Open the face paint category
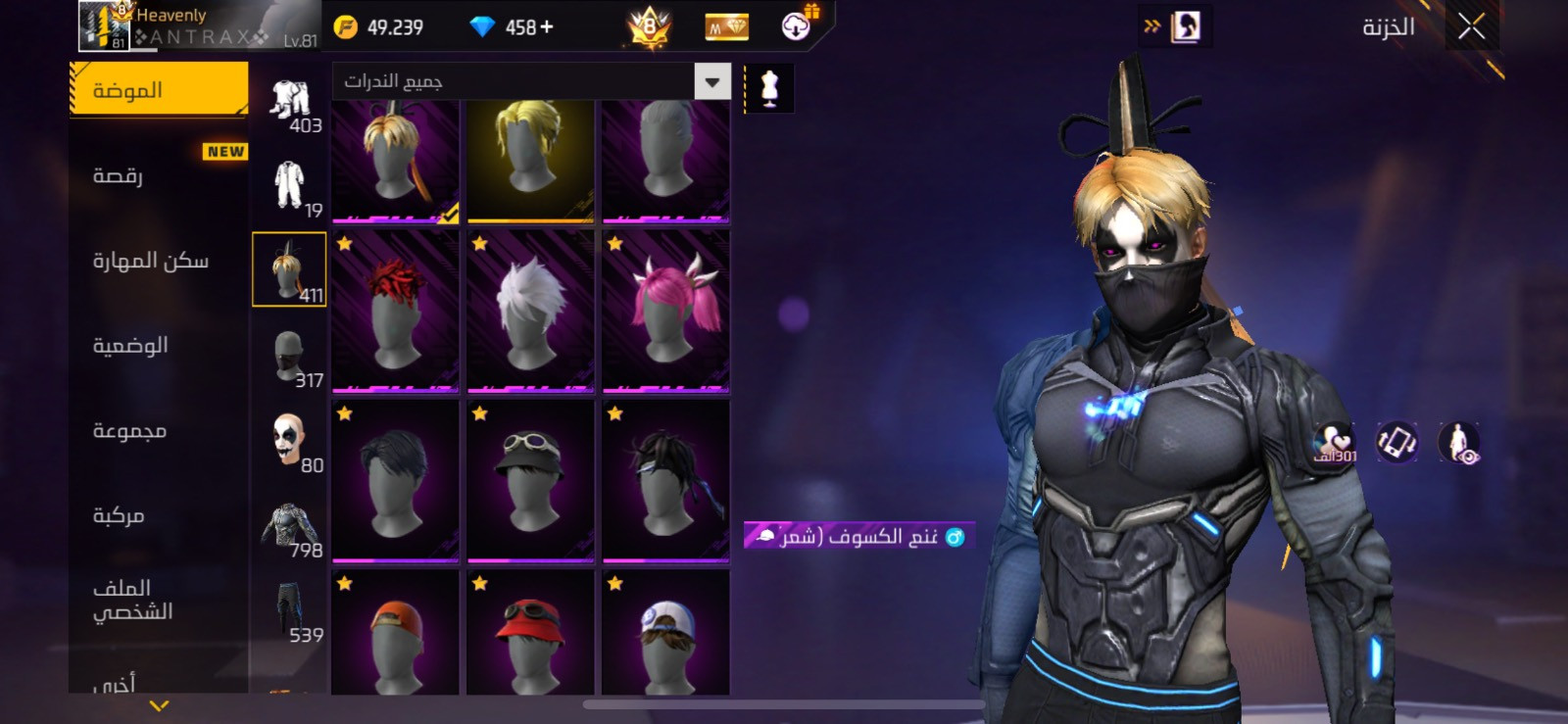Image resolution: width=1568 pixels, height=724 pixels. click(289, 440)
